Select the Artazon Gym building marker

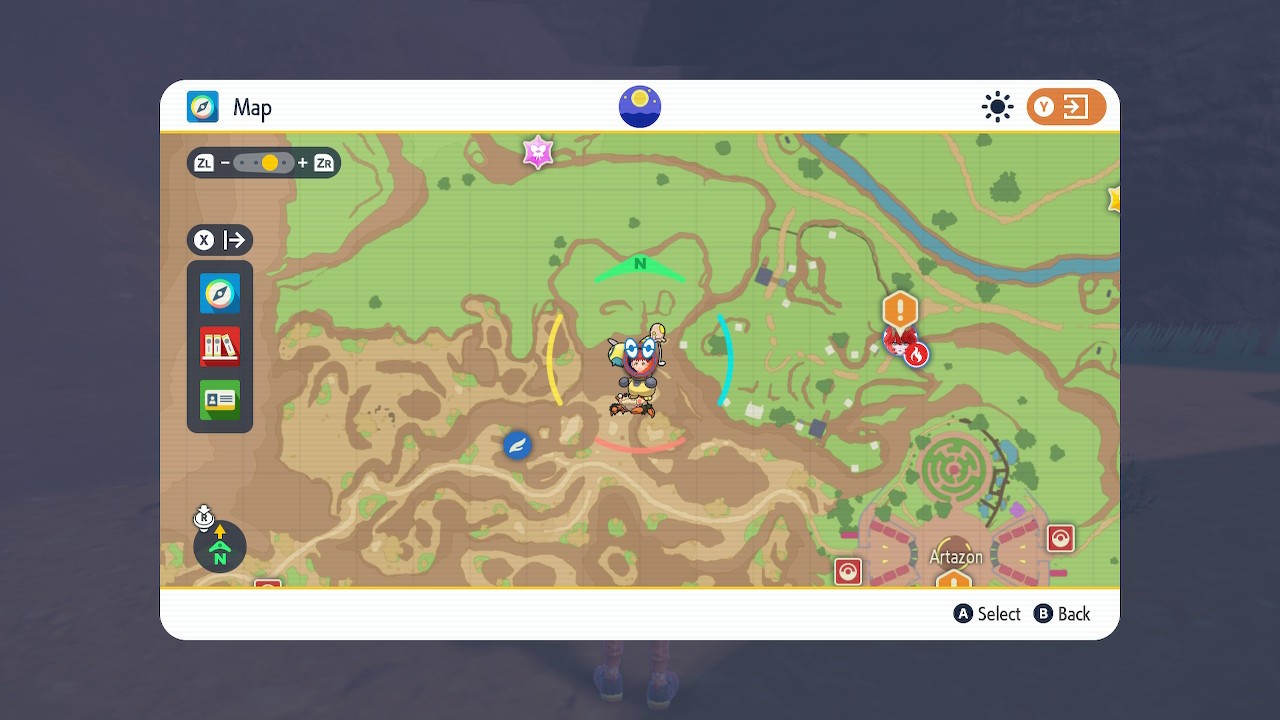pyautogui.click(x=953, y=580)
